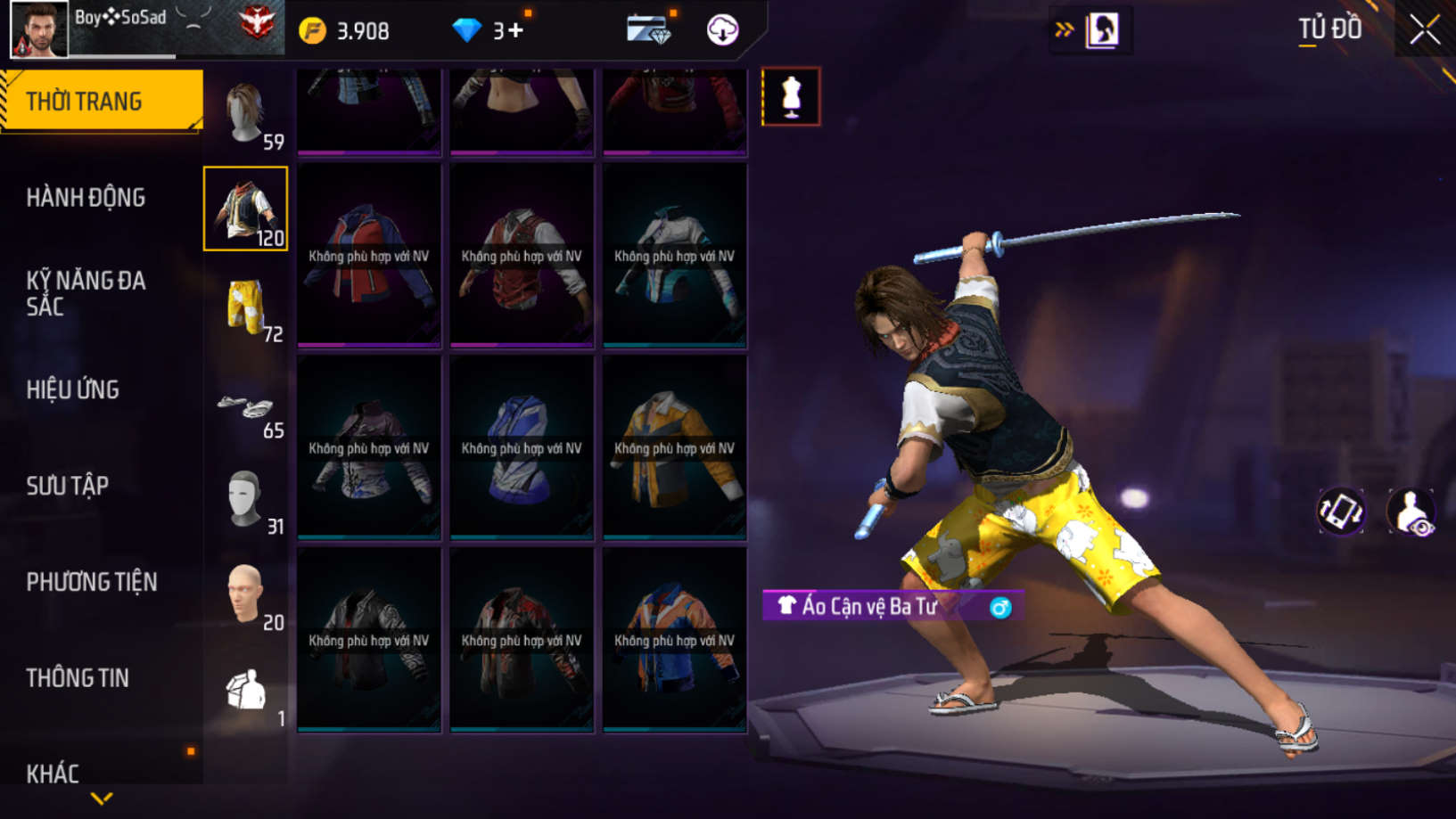The width and height of the screenshot is (1456, 819).
Task: Switch to KỸ NĂNG ĐA SẮC
Action: point(86,293)
